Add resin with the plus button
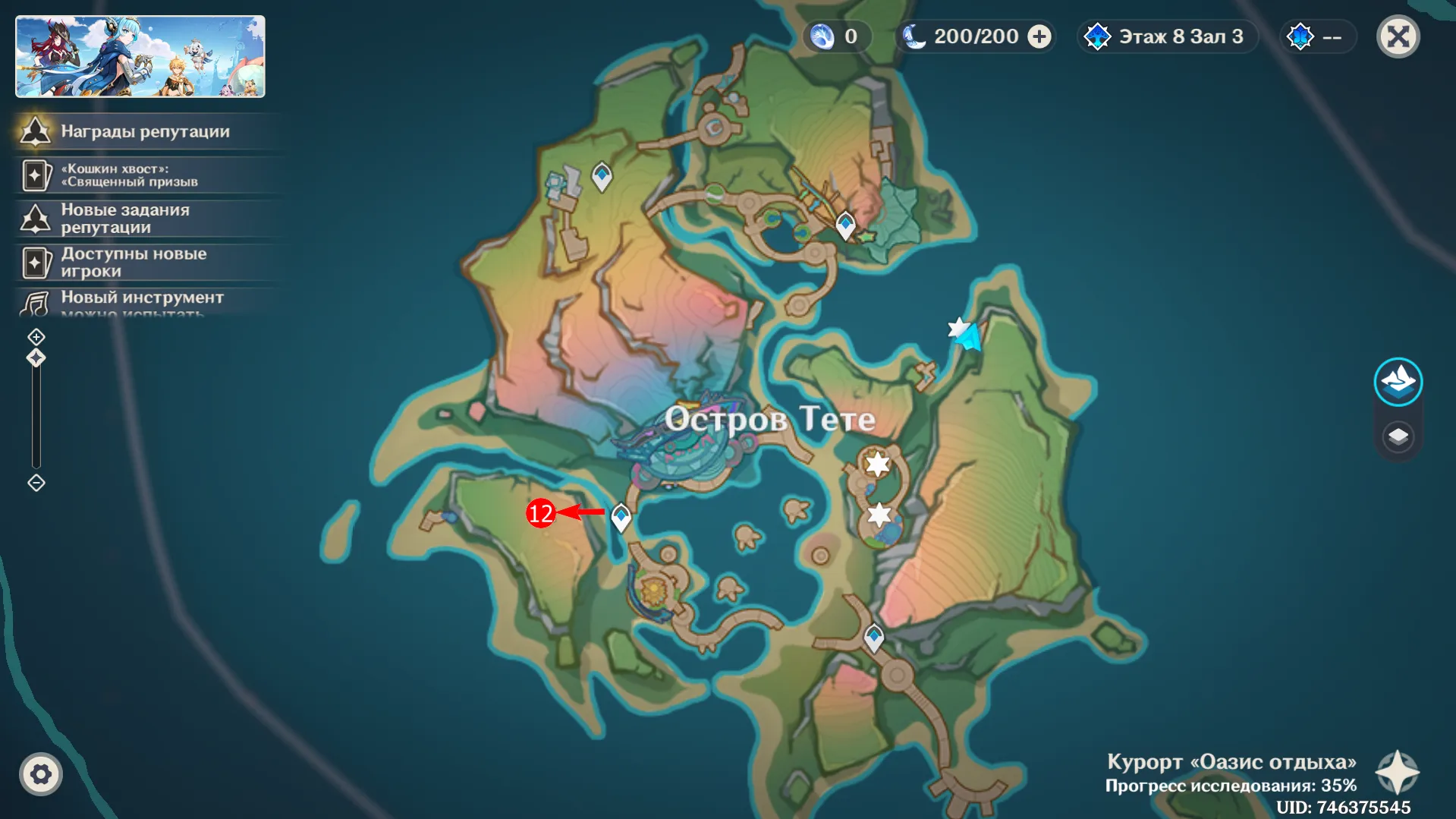 click(x=1039, y=36)
